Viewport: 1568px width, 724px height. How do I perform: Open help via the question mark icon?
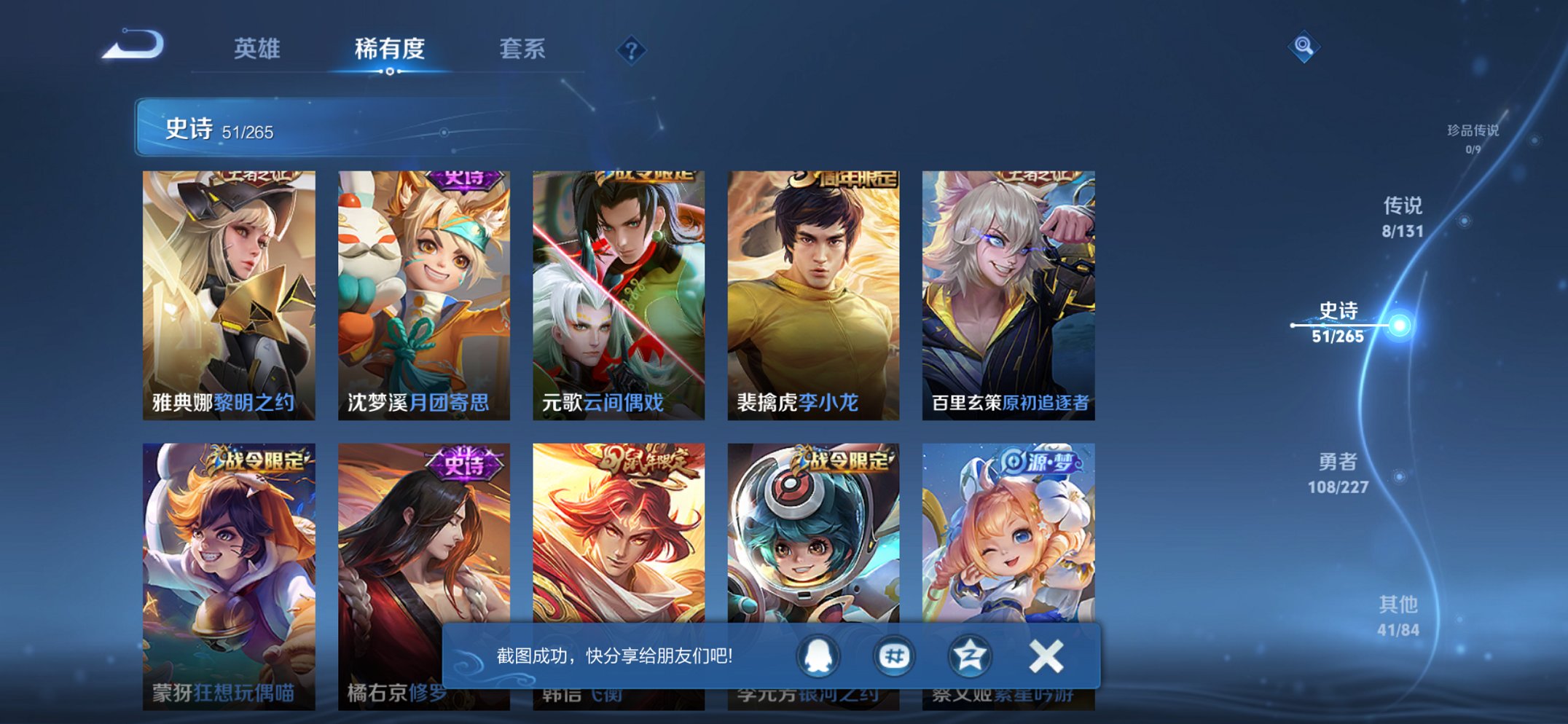(631, 50)
